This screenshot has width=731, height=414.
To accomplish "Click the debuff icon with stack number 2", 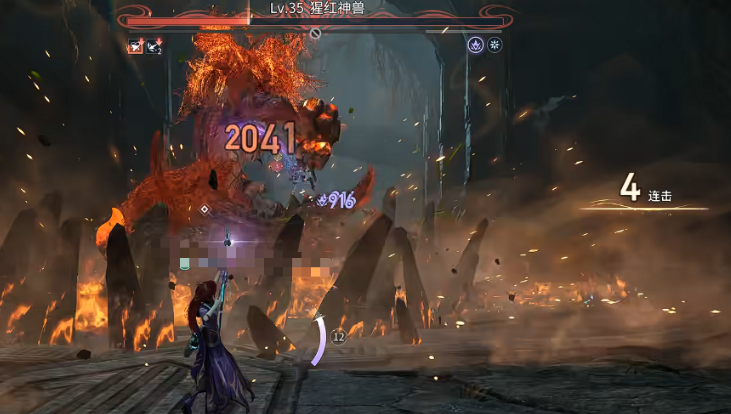I will 154,46.
